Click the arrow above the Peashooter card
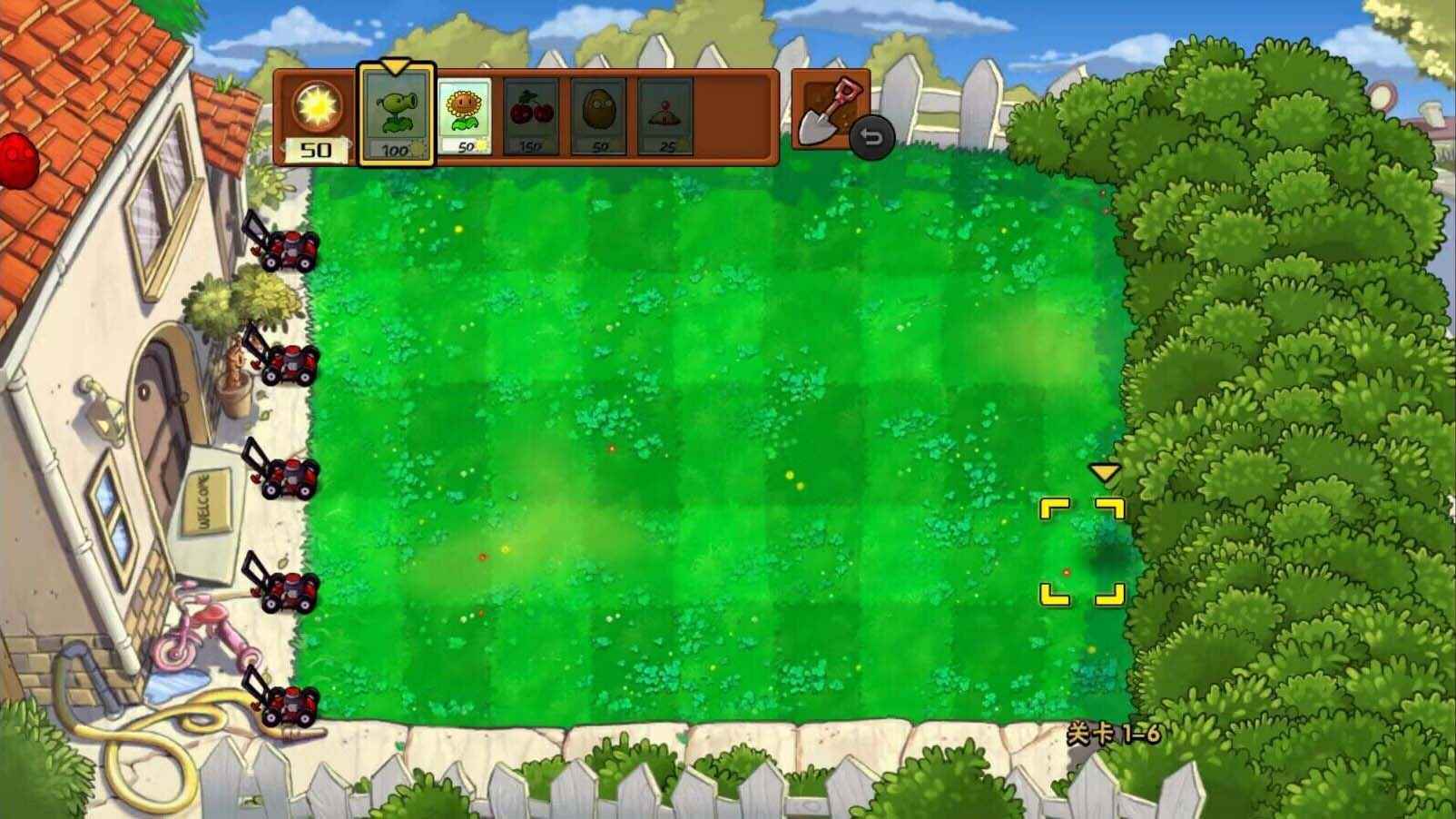This screenshot has height=819, width=1456. 396,65
